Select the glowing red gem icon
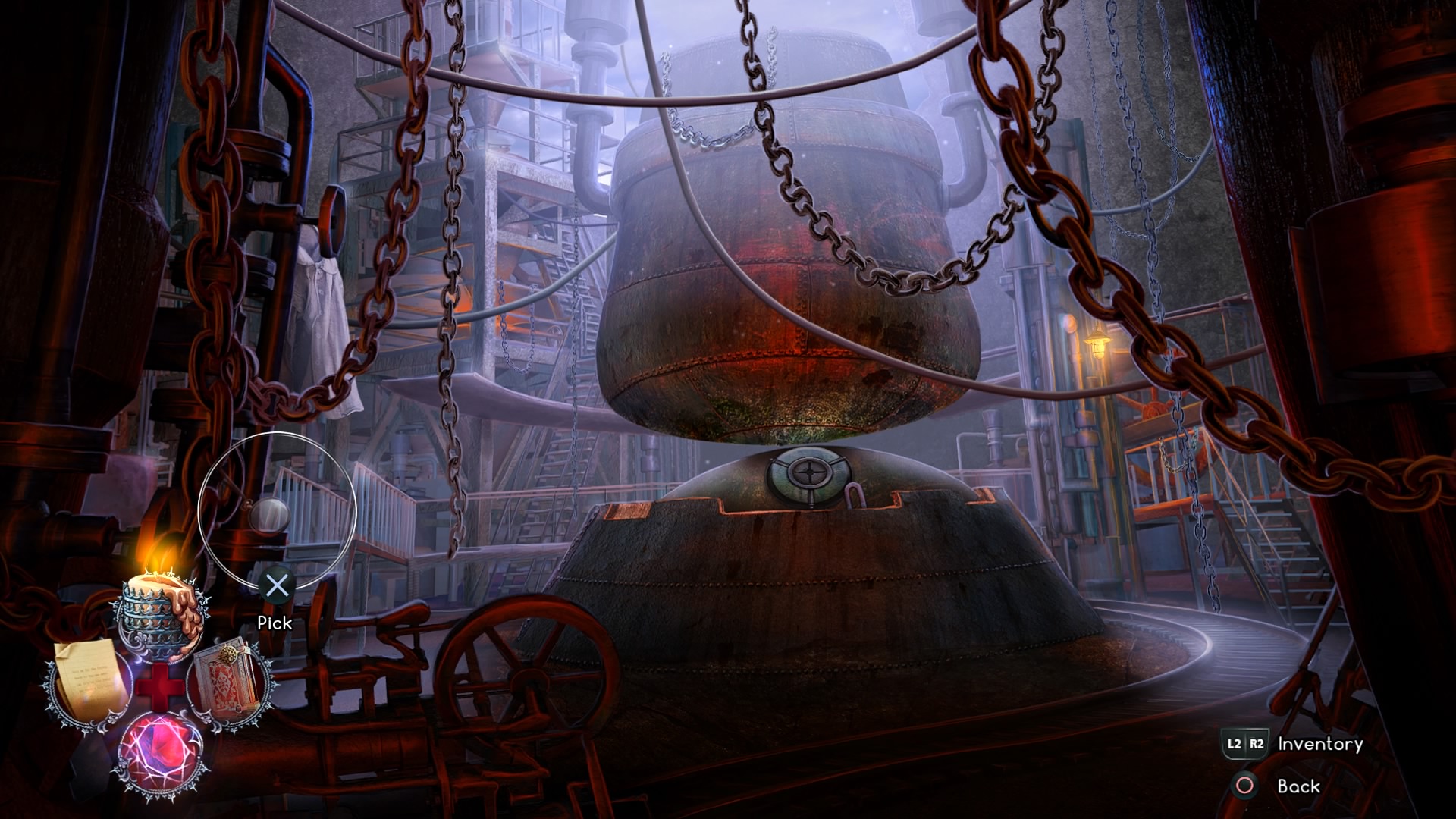The image size is (1456, 819). [160, 753]
